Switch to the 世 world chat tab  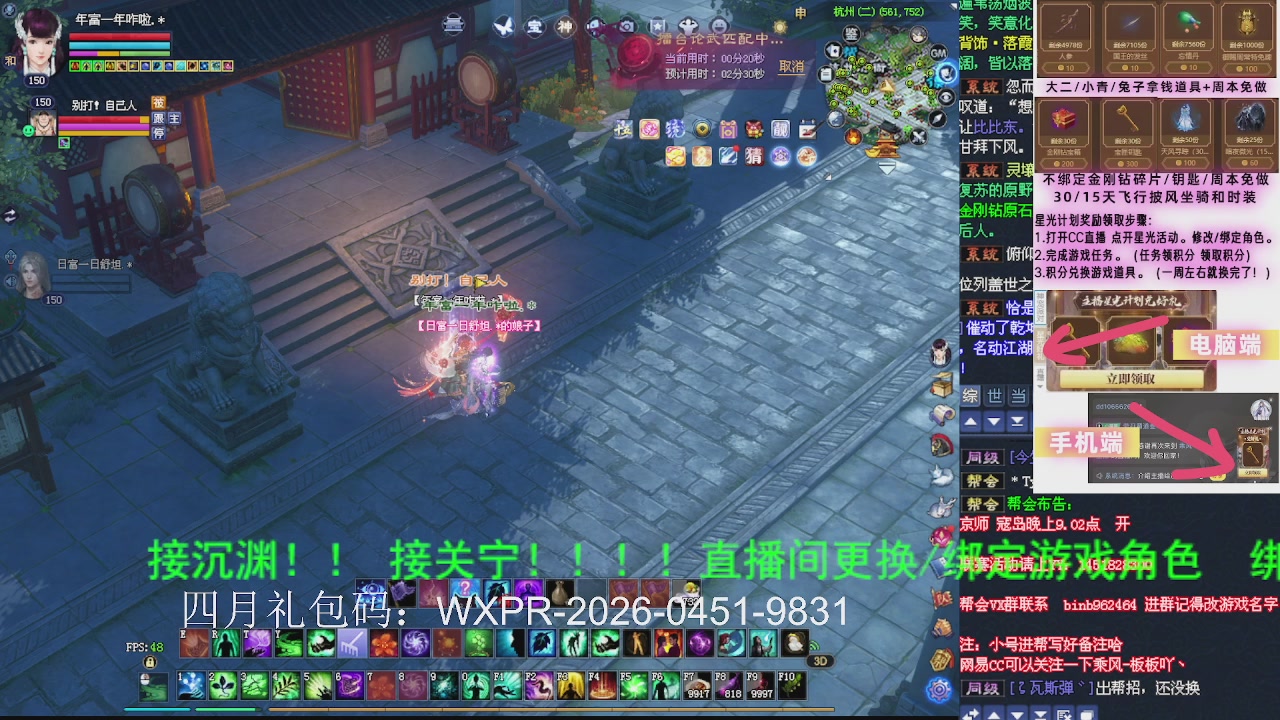tap(995, 396)
